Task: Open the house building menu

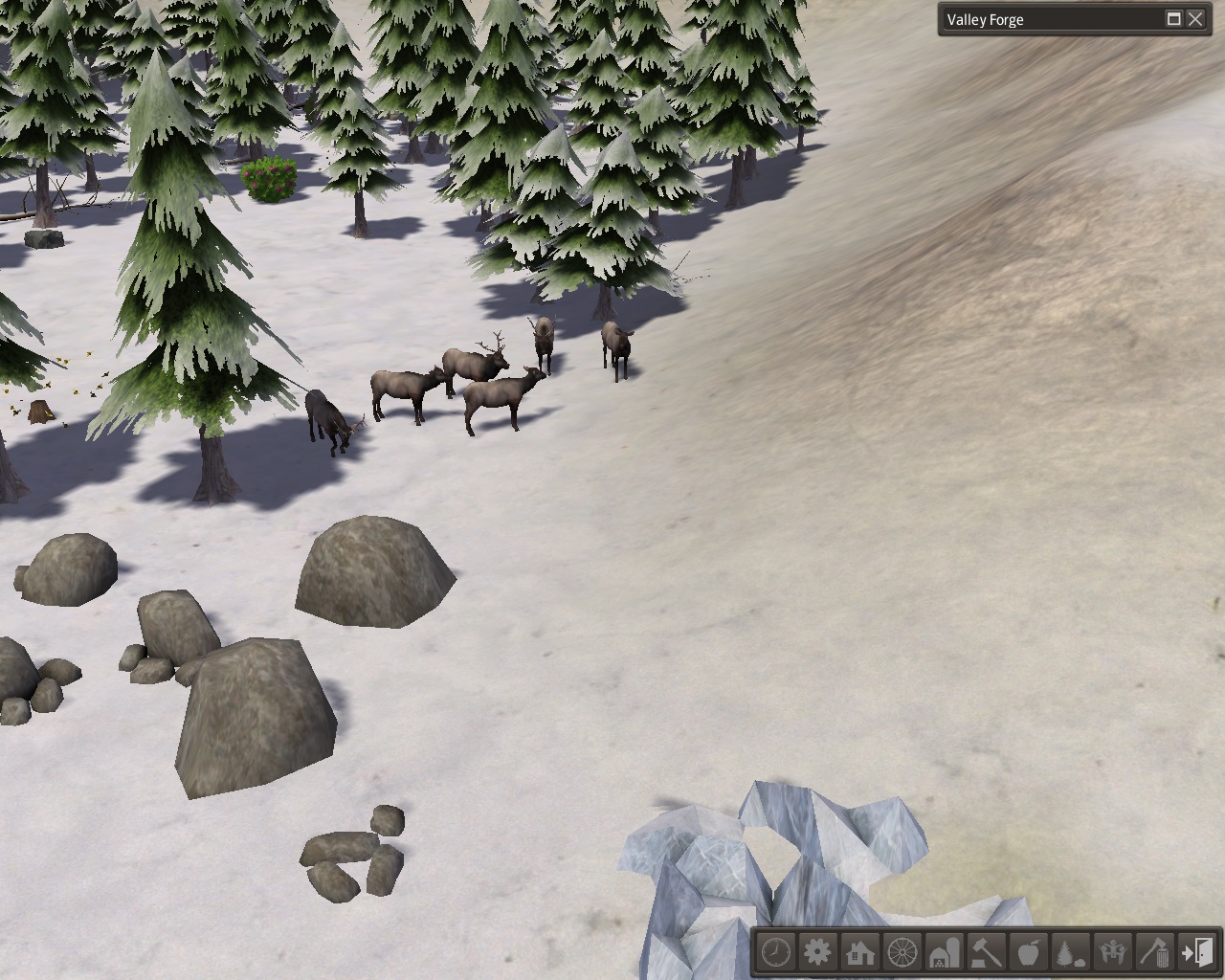Action: point(860,953)
